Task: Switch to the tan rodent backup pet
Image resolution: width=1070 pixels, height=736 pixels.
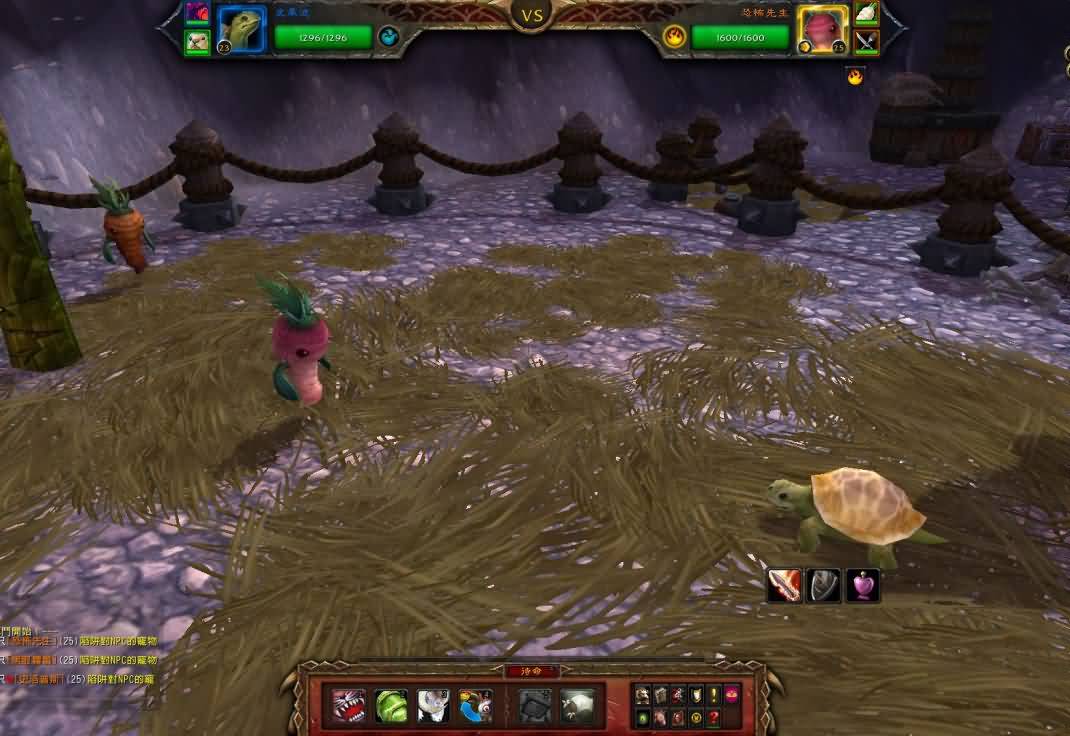Action: (x=197, y=42)
